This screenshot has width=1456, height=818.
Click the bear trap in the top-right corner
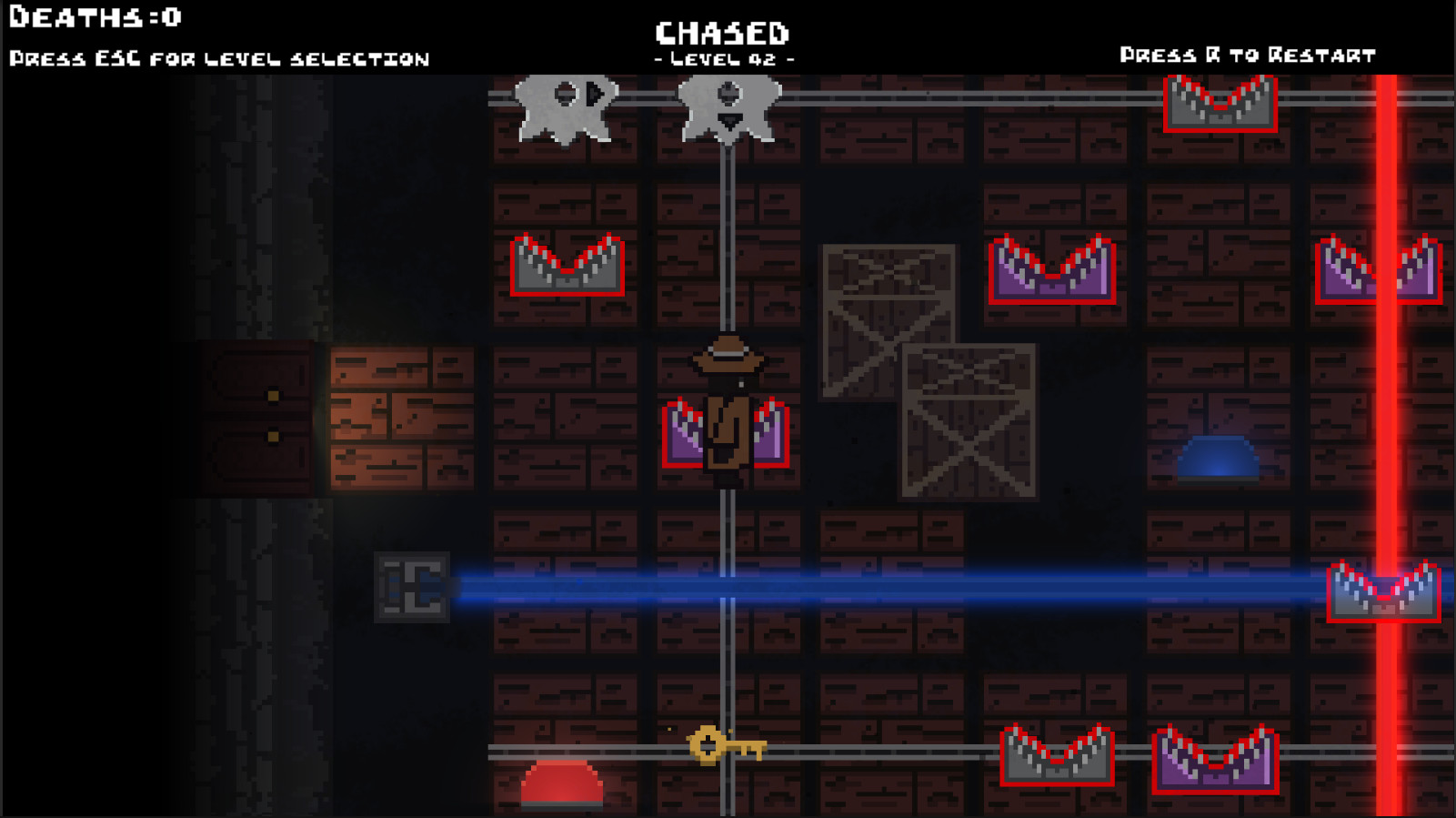click(1219, 105)
